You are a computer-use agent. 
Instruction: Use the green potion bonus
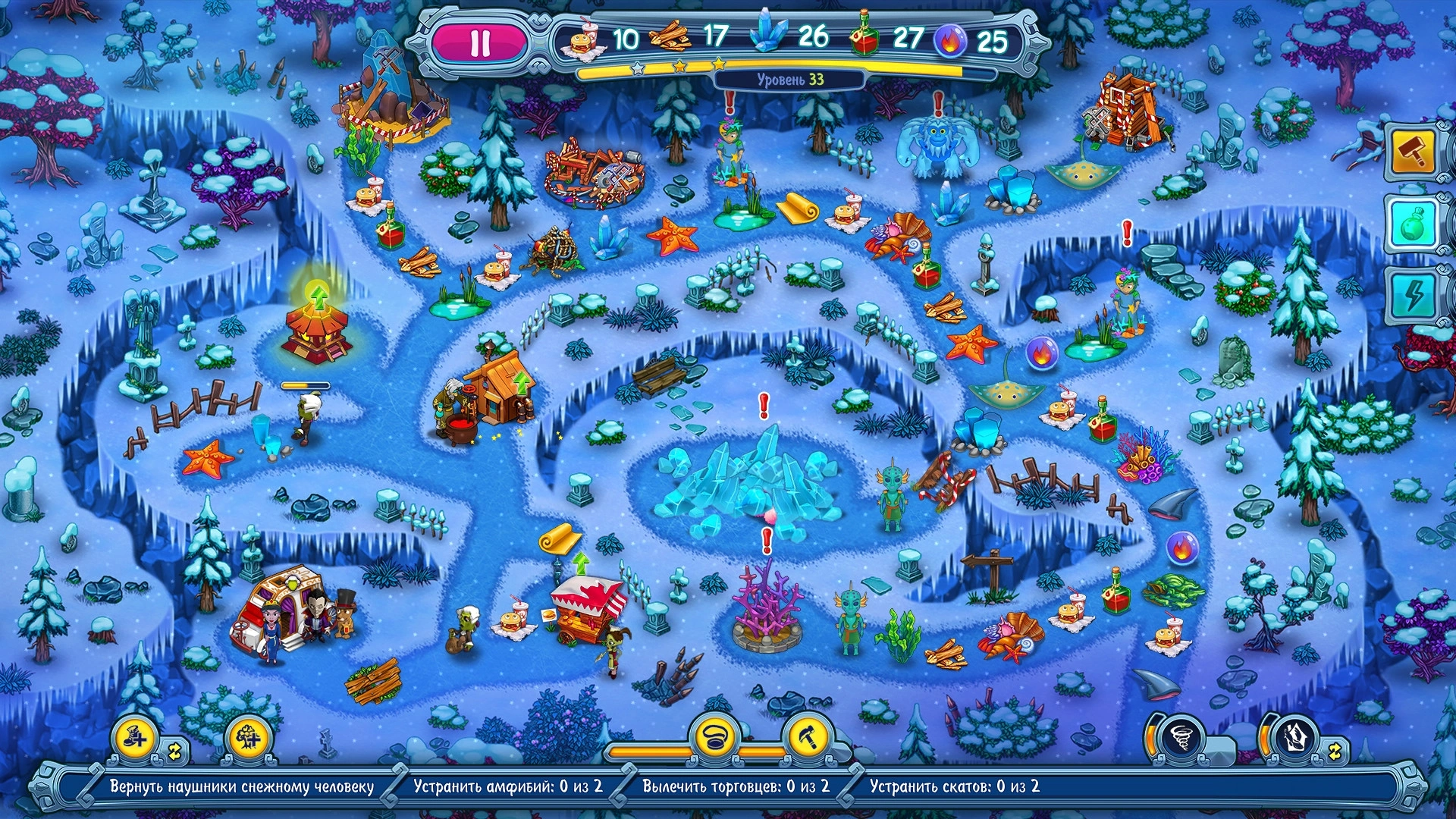(1413, 224)
